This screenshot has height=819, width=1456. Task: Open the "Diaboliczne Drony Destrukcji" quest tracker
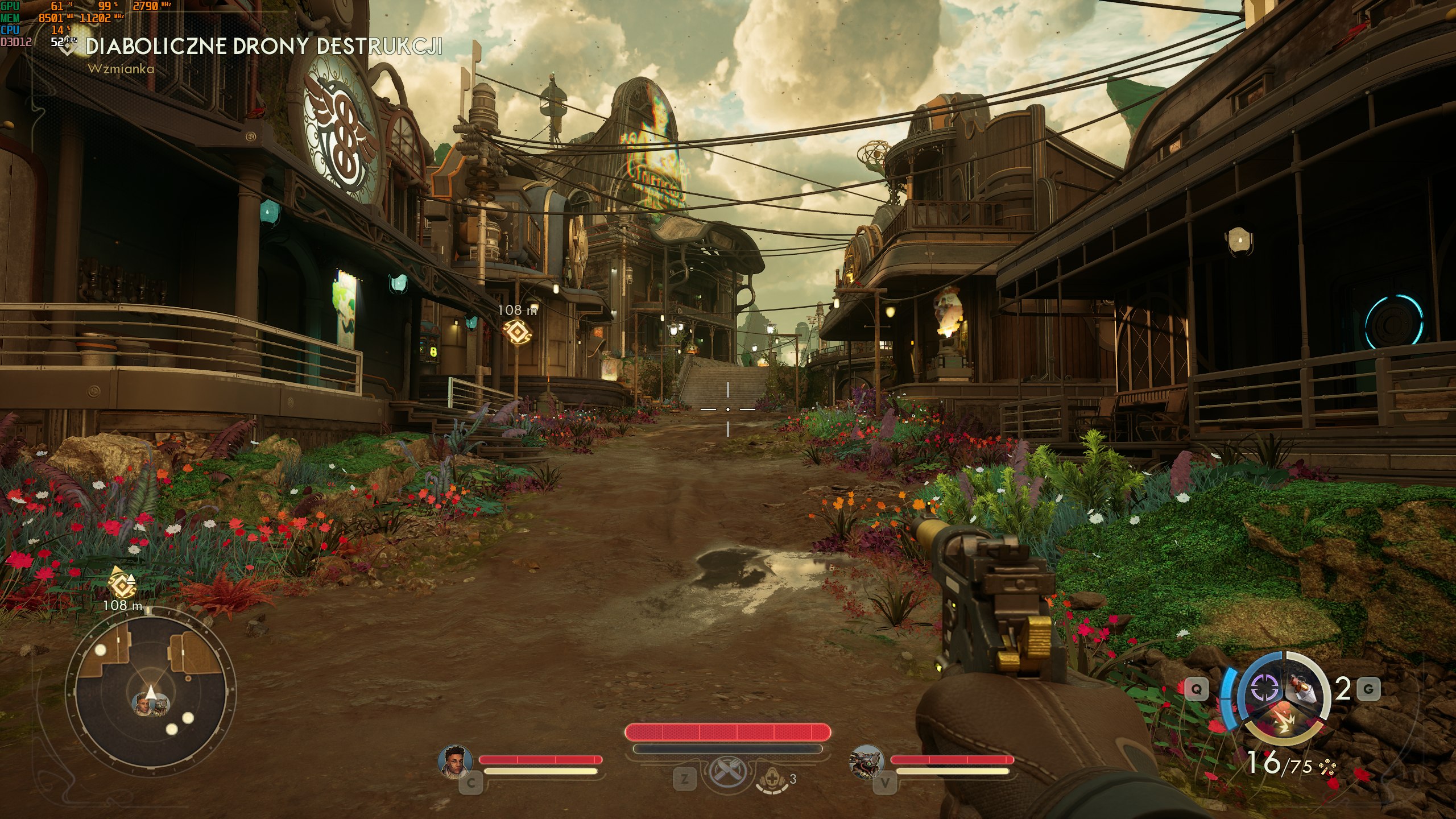[263, 47]
